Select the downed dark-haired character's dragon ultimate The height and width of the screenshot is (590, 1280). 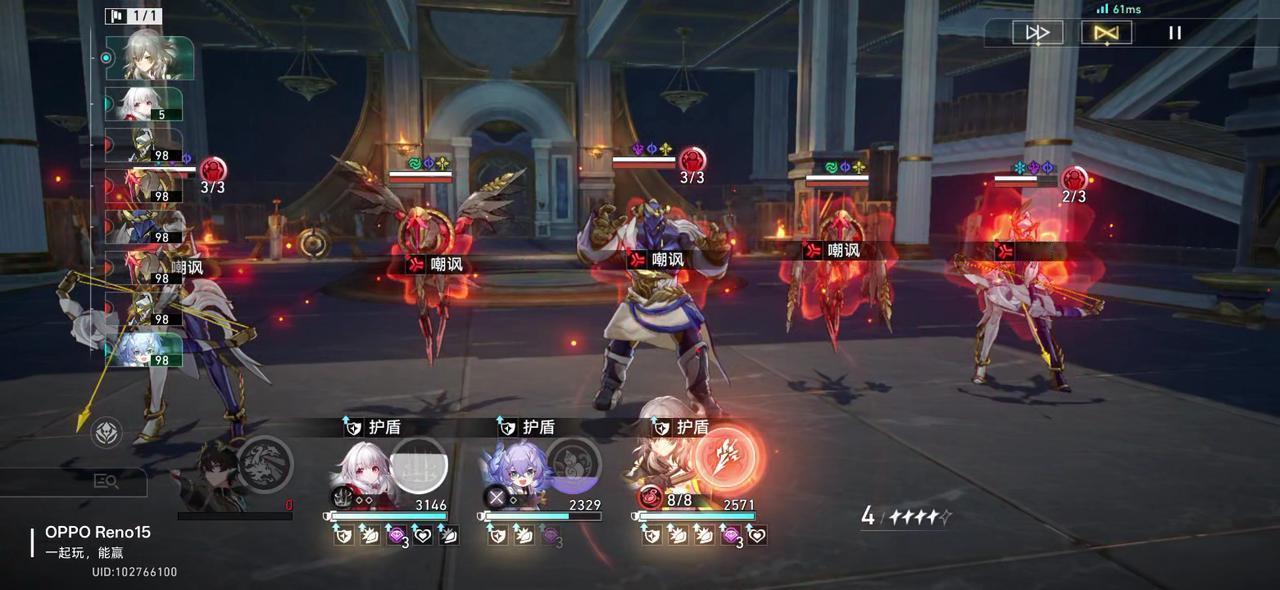click(264, 465)
